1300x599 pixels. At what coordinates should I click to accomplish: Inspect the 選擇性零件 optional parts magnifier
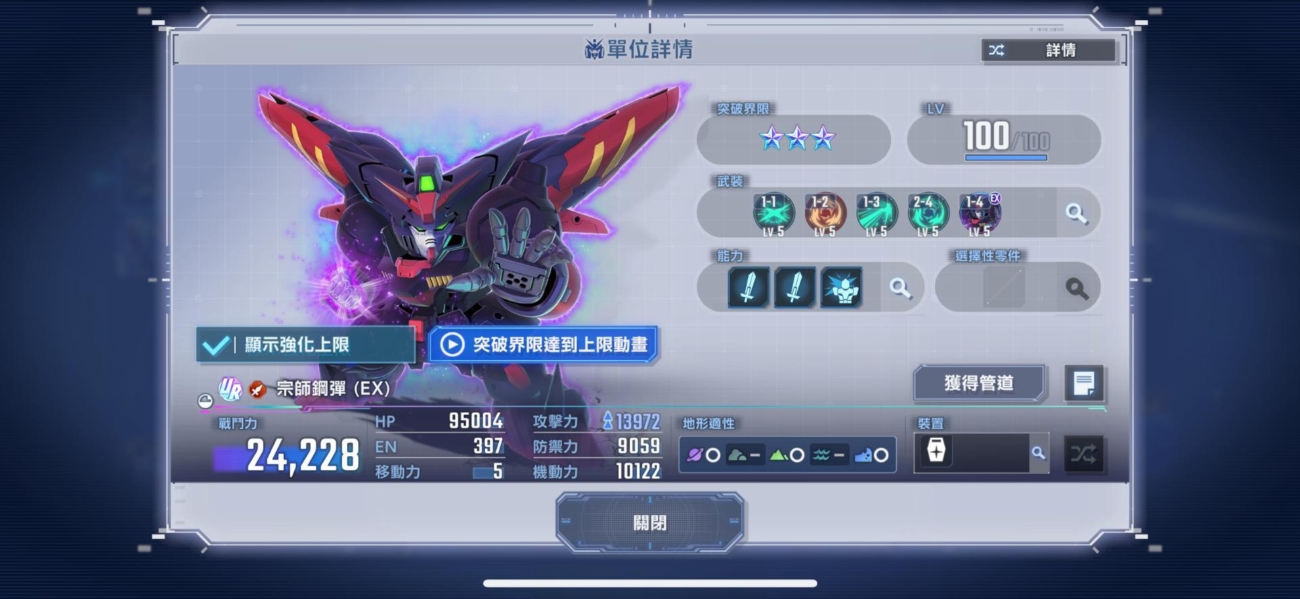[x=1076, y=288]
